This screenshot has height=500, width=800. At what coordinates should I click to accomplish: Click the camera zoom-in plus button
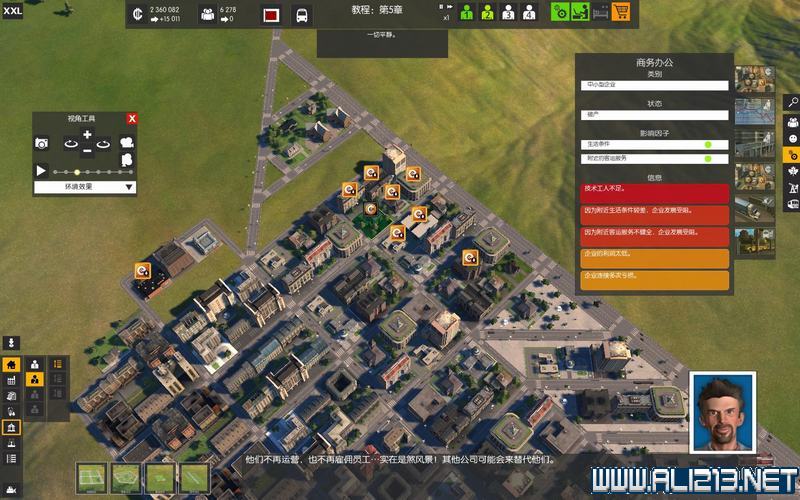(x=87, y=135)
